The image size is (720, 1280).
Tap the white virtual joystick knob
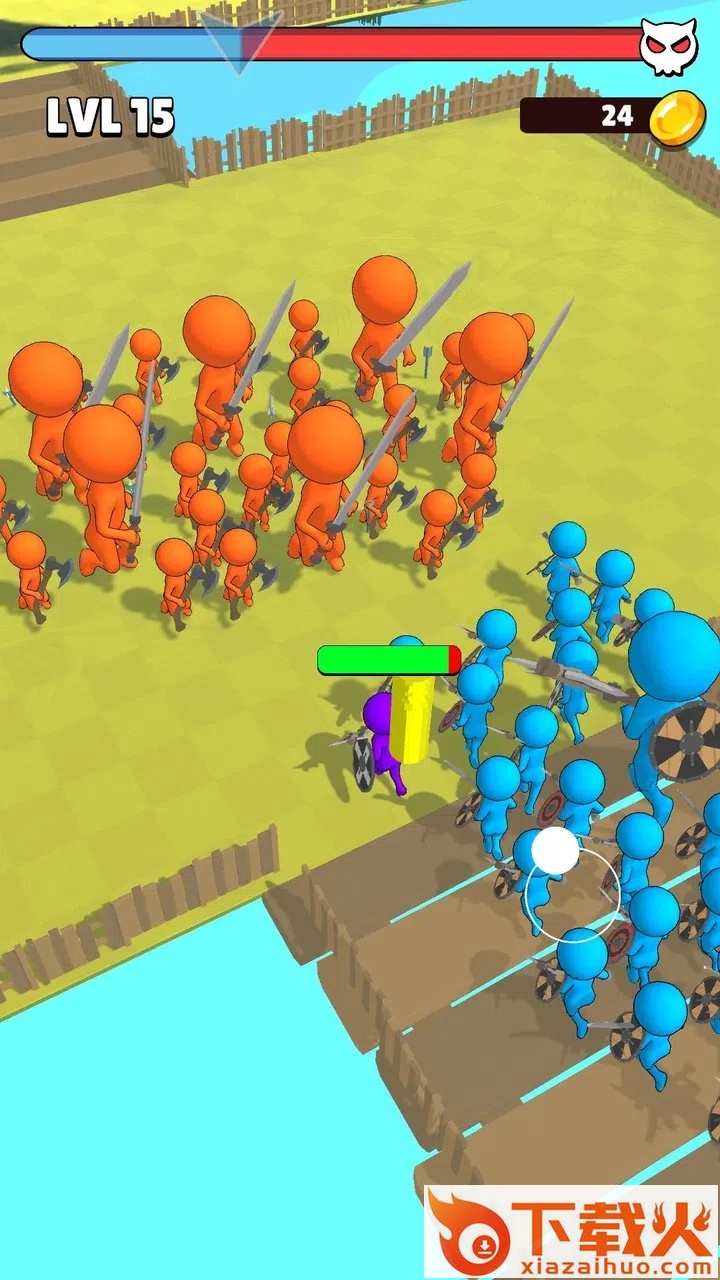pyautogui.click(x=555, y=851)
